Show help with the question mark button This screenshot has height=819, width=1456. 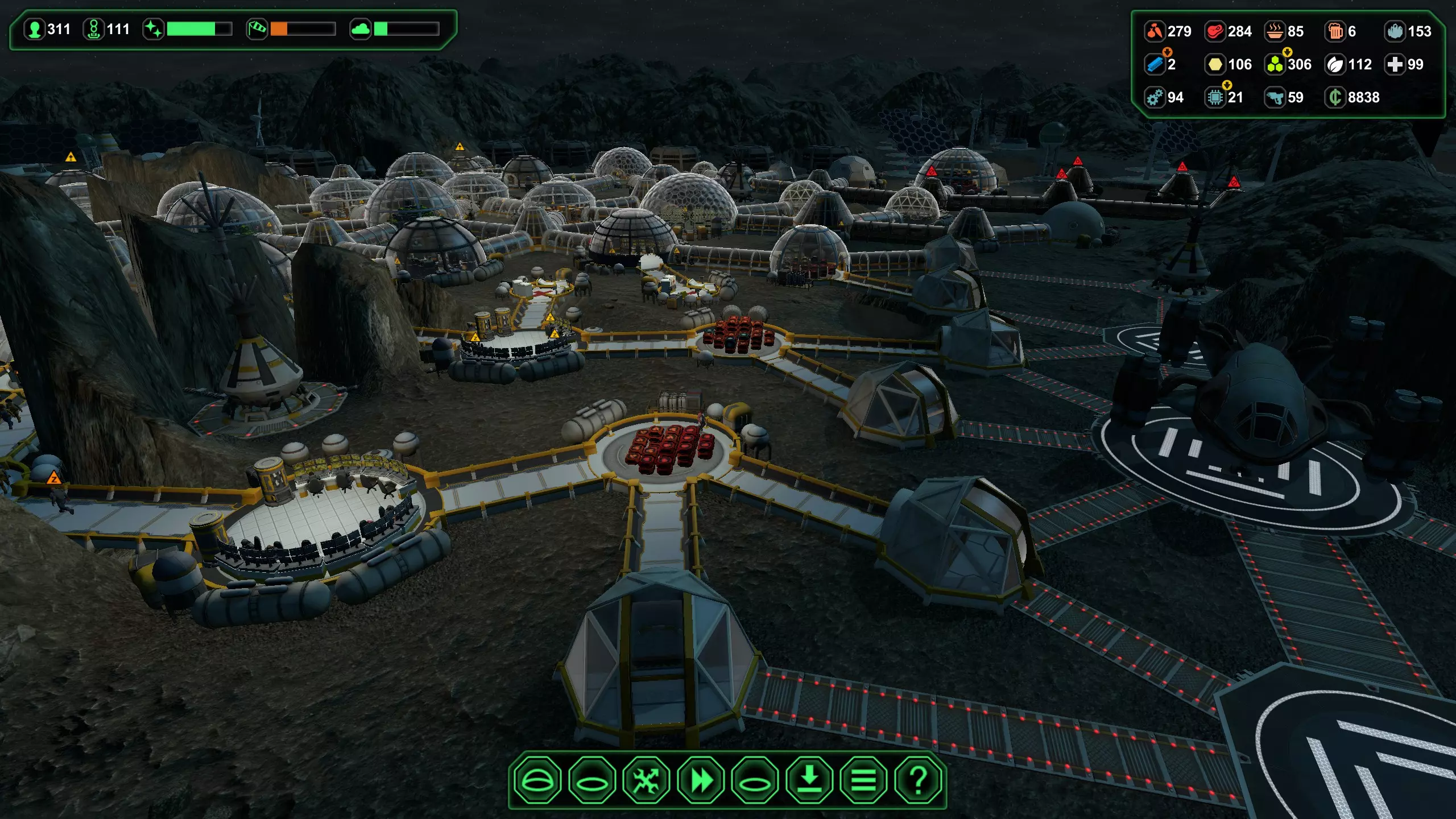point(918,780)
